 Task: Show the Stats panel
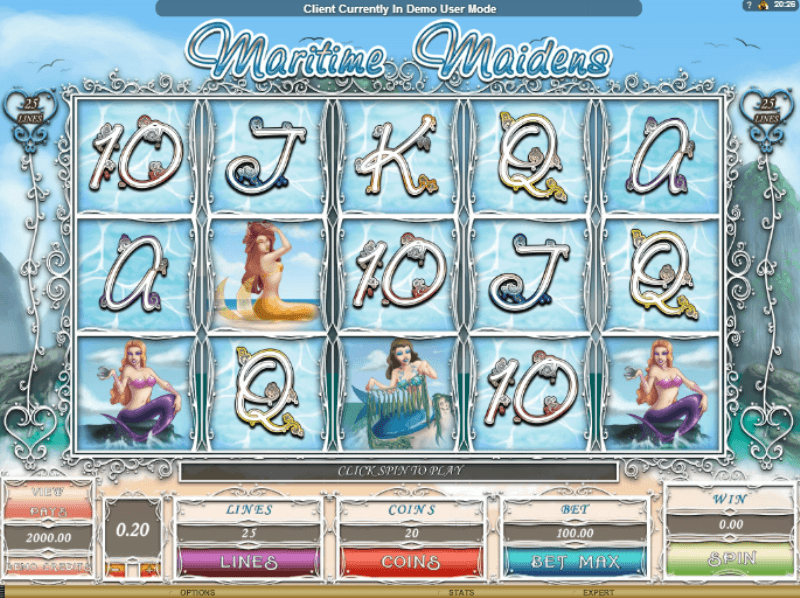point(460,592)
